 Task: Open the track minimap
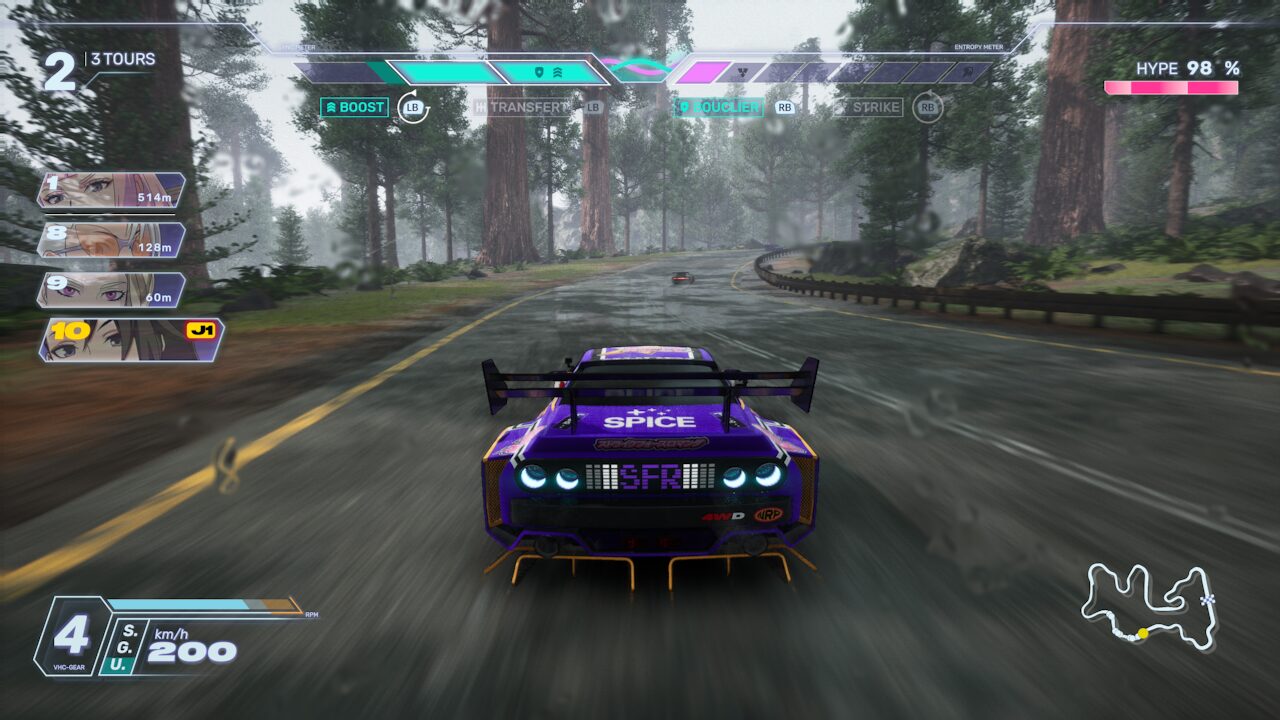[x=1149, y=605]
